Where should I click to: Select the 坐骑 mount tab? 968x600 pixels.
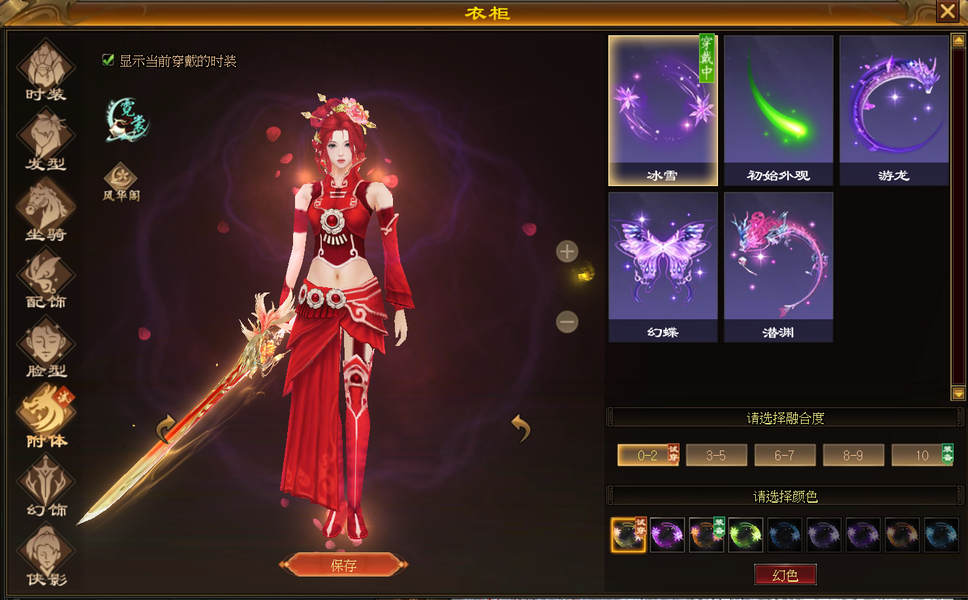[x=45, y=208]
